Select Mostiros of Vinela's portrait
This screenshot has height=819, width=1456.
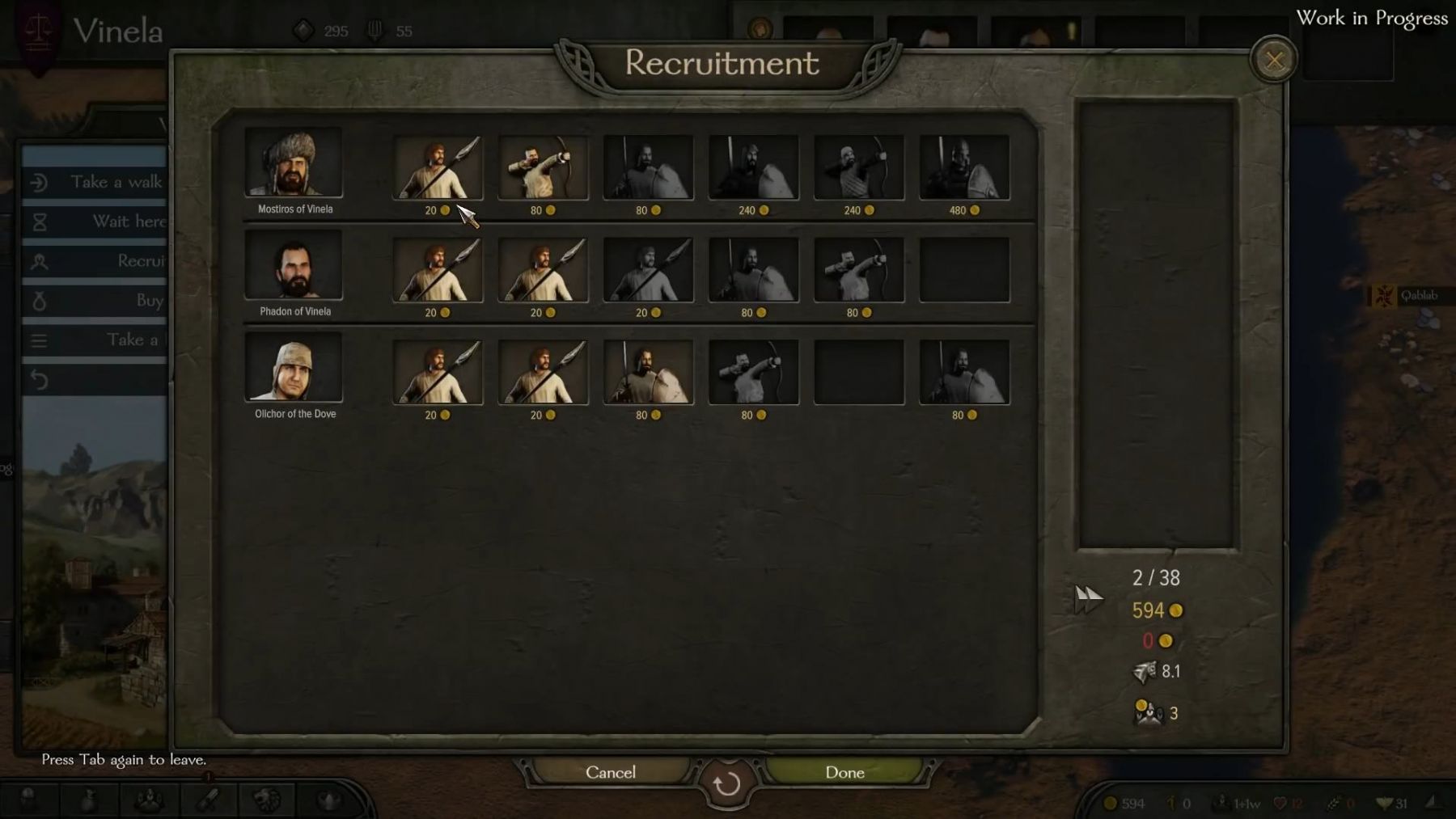(x=294, y=162)
